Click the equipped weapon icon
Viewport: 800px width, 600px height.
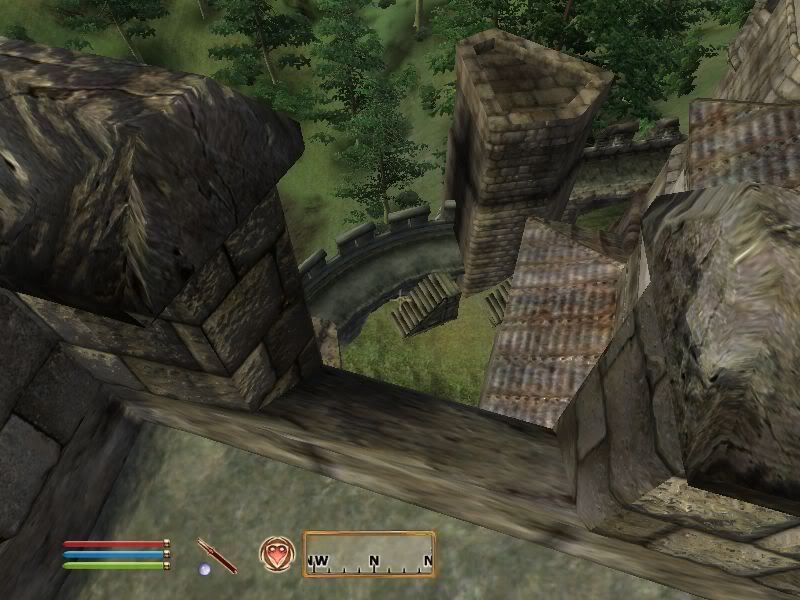217,555
